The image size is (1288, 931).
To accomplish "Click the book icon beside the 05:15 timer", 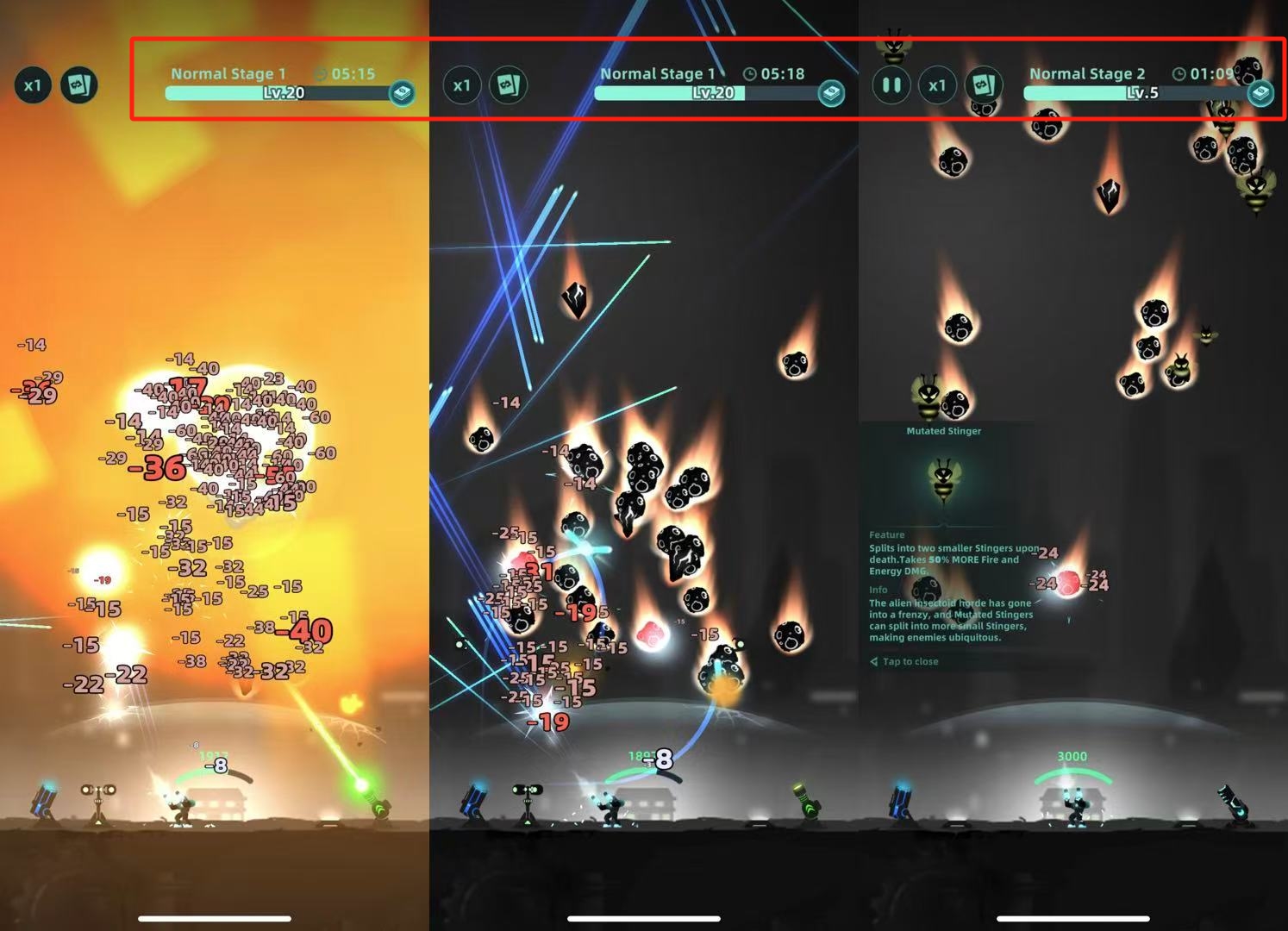I will pyautogui.click(x=402, y=92).
